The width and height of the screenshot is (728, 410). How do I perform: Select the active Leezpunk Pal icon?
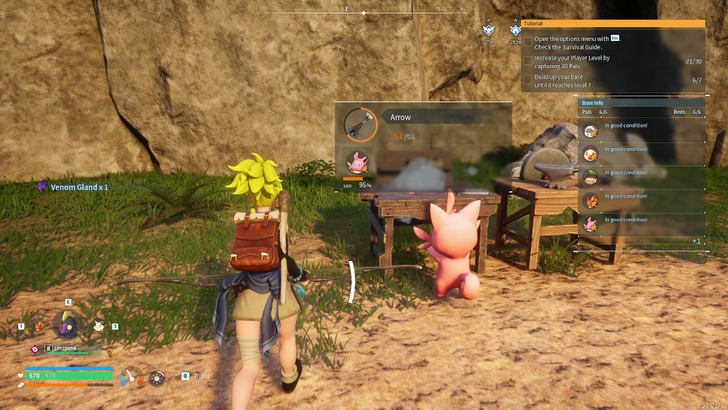pos(68,324)
